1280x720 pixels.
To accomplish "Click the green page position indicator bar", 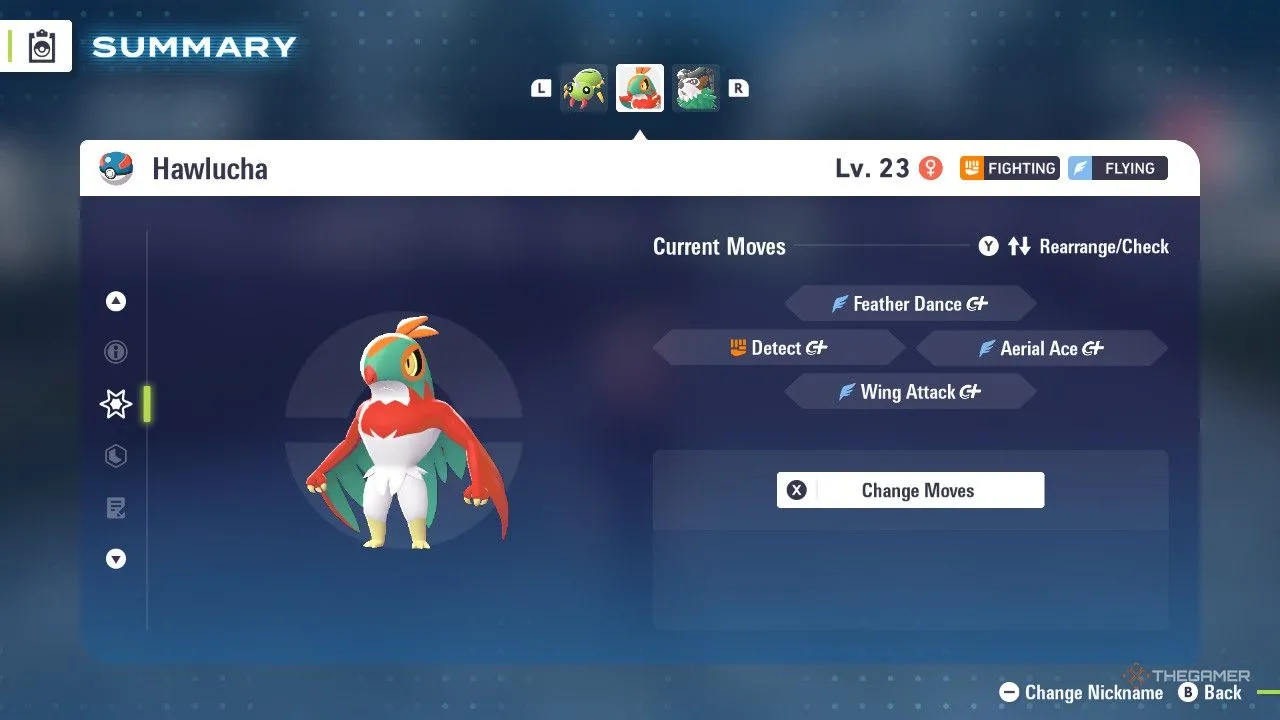I will click(145, 404).
